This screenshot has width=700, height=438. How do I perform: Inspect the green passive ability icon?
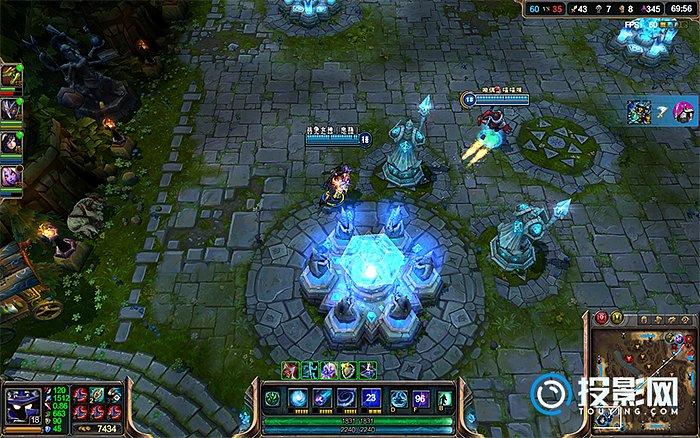point(272,398)
